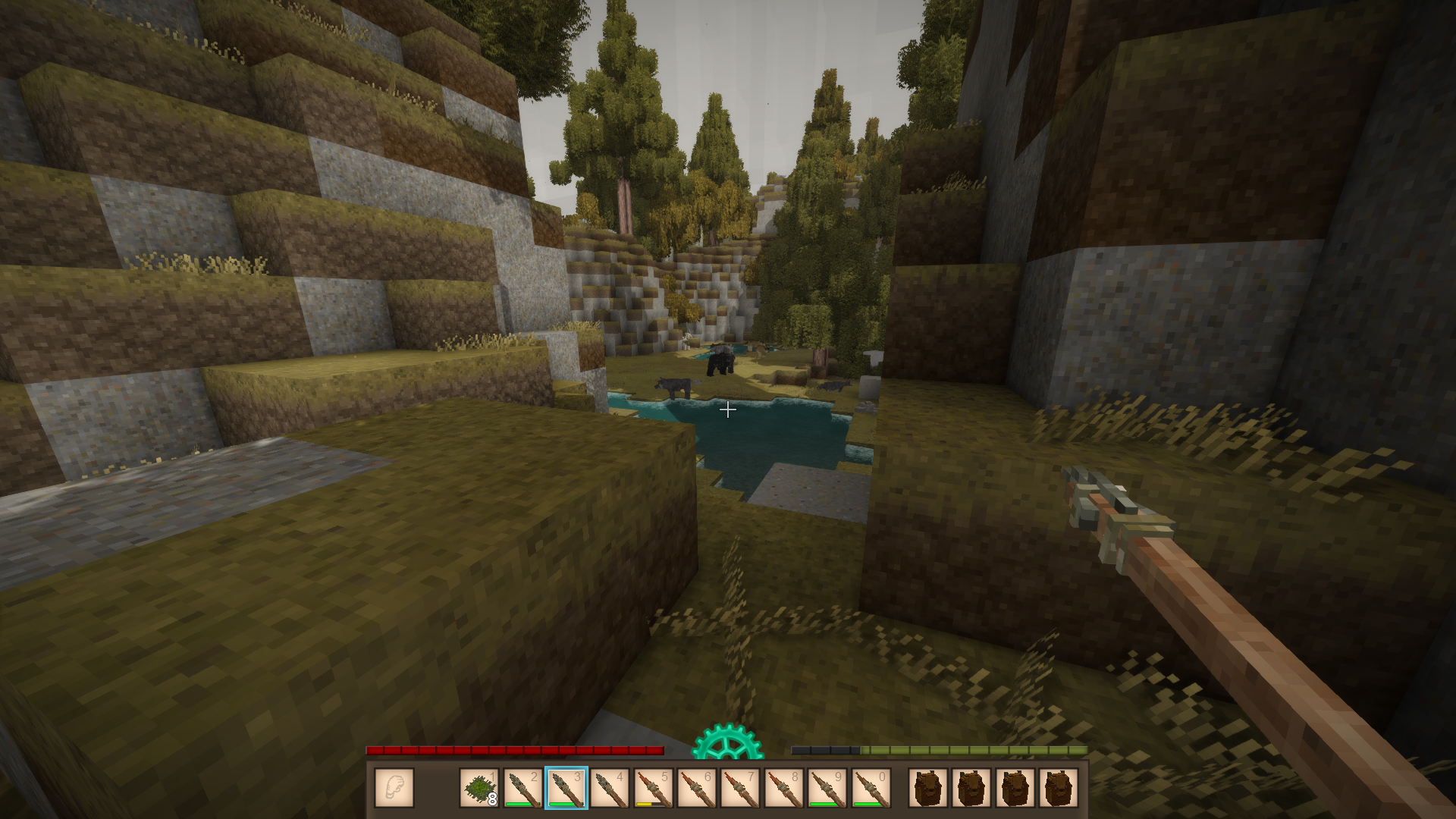Viewport: 1456px width, 819px height.
Task: Choose the spear in hotbar slot 7
Action: [740, 788]
